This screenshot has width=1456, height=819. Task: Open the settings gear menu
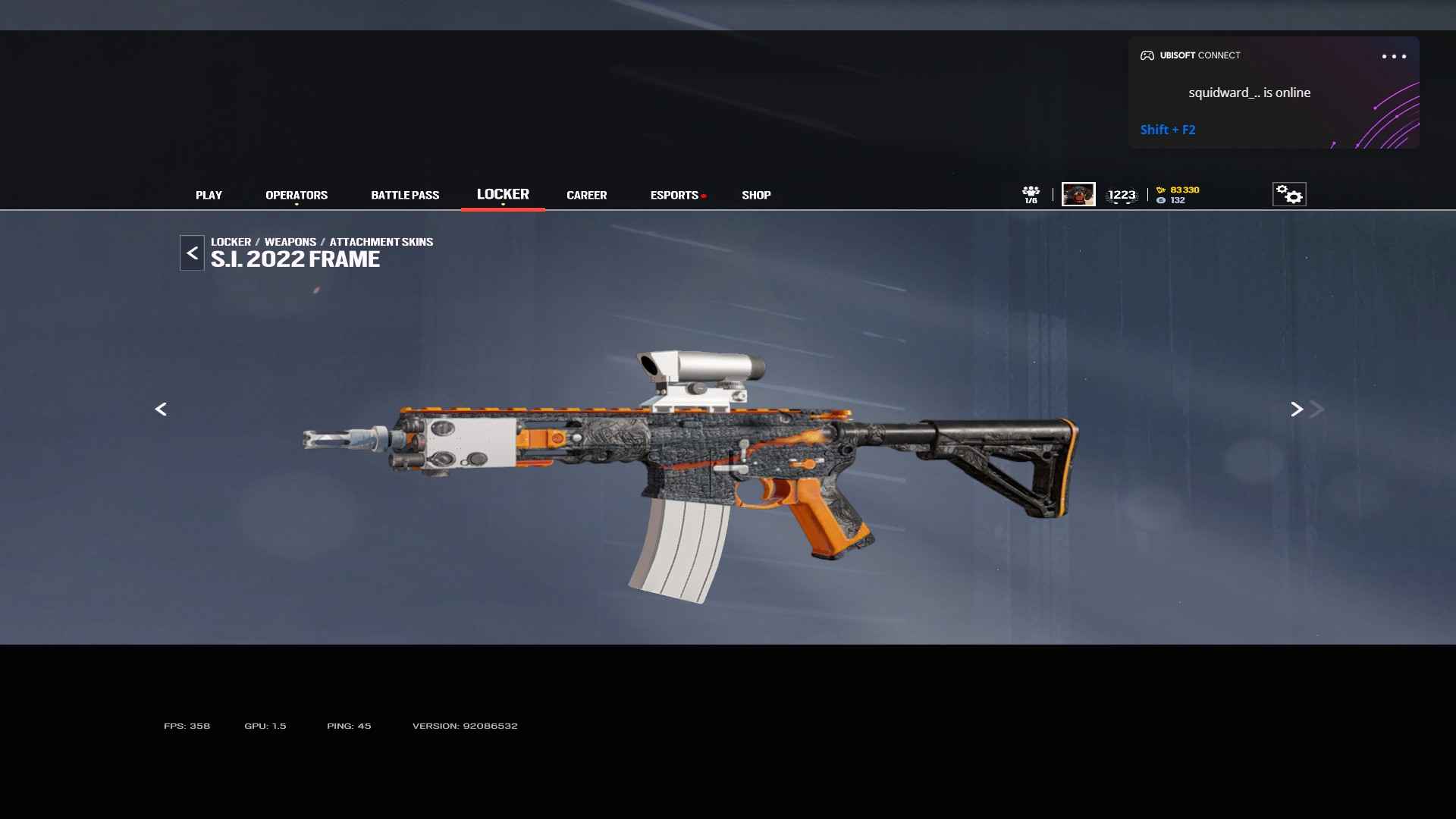pyautogui.click(x=1289, y=195)
